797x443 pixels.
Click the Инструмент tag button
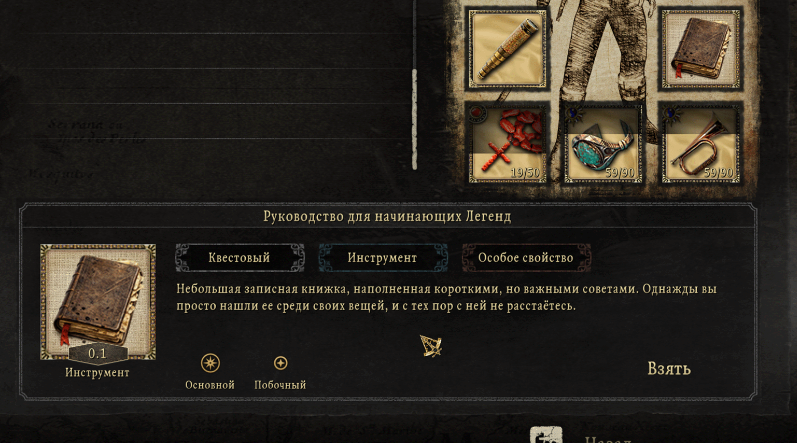point(382,258)
